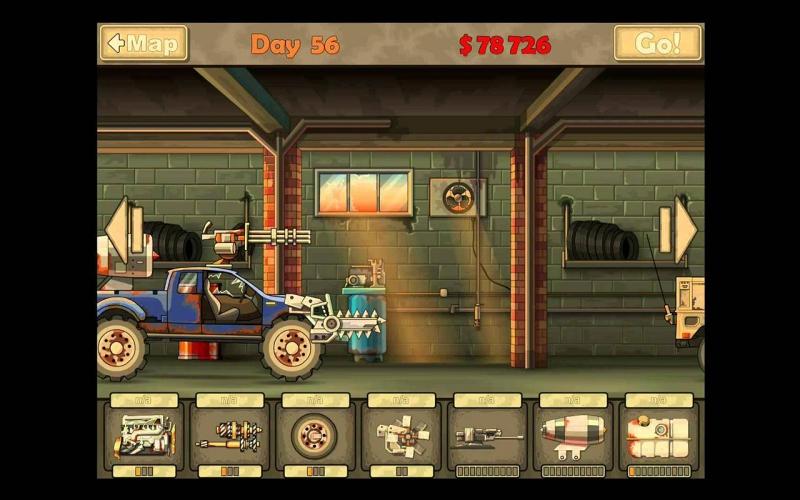Start the run with Go!
800x500 pixels.
point(658,44)
